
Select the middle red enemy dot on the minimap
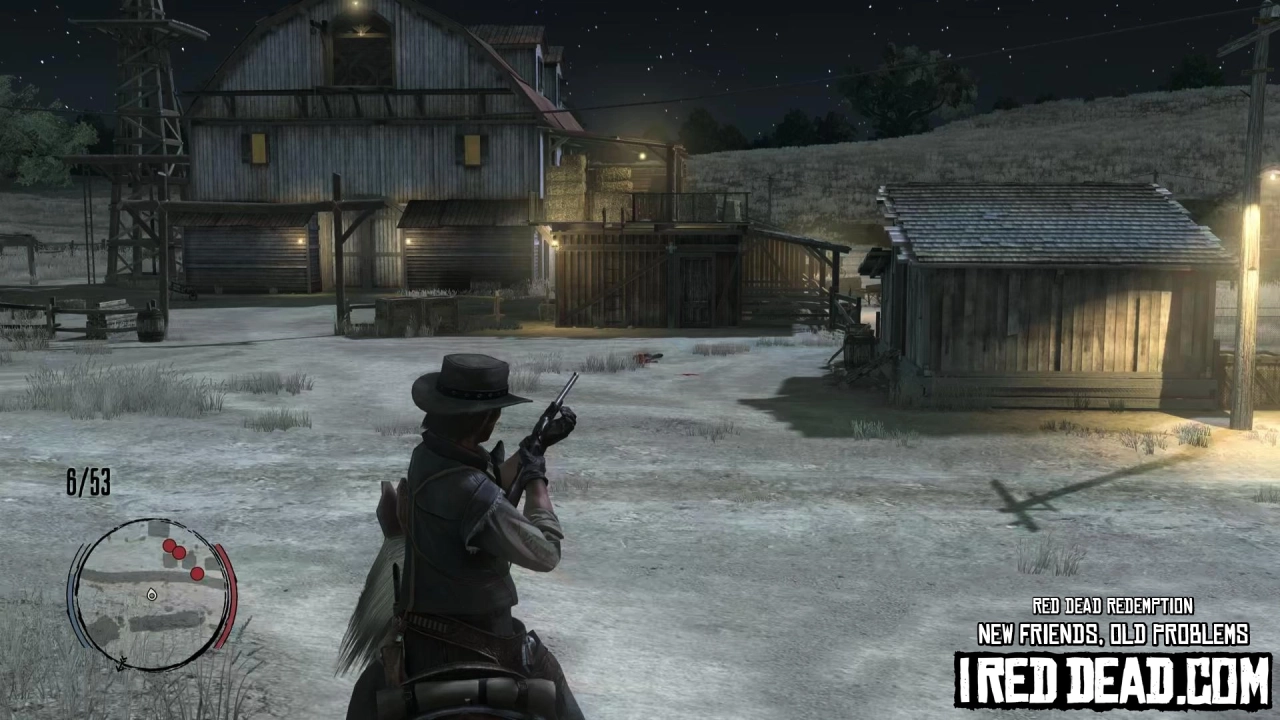tap(179, 553)
